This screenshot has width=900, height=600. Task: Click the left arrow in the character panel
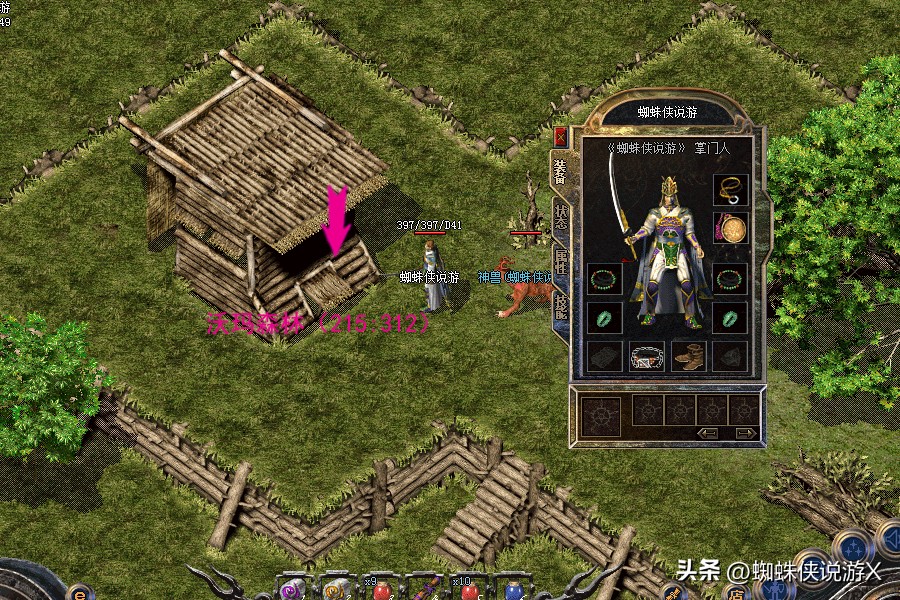pos(709,433)
